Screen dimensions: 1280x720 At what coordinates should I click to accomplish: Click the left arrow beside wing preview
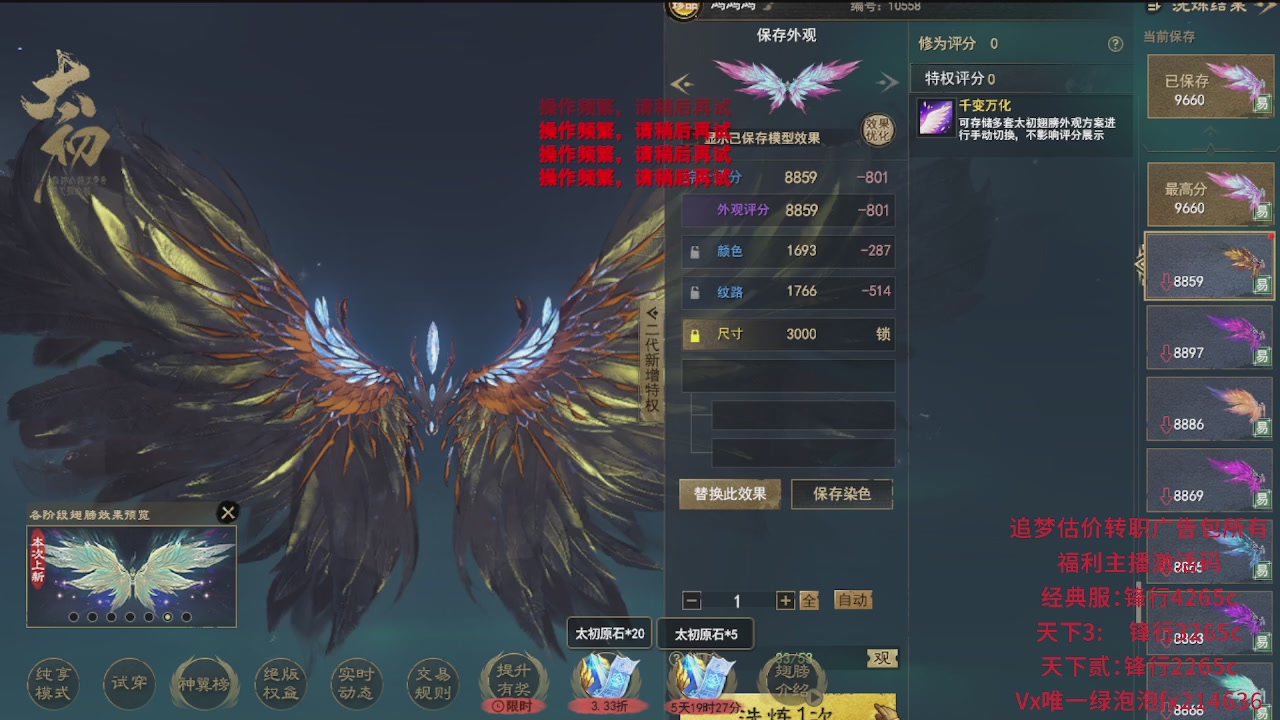682,82
